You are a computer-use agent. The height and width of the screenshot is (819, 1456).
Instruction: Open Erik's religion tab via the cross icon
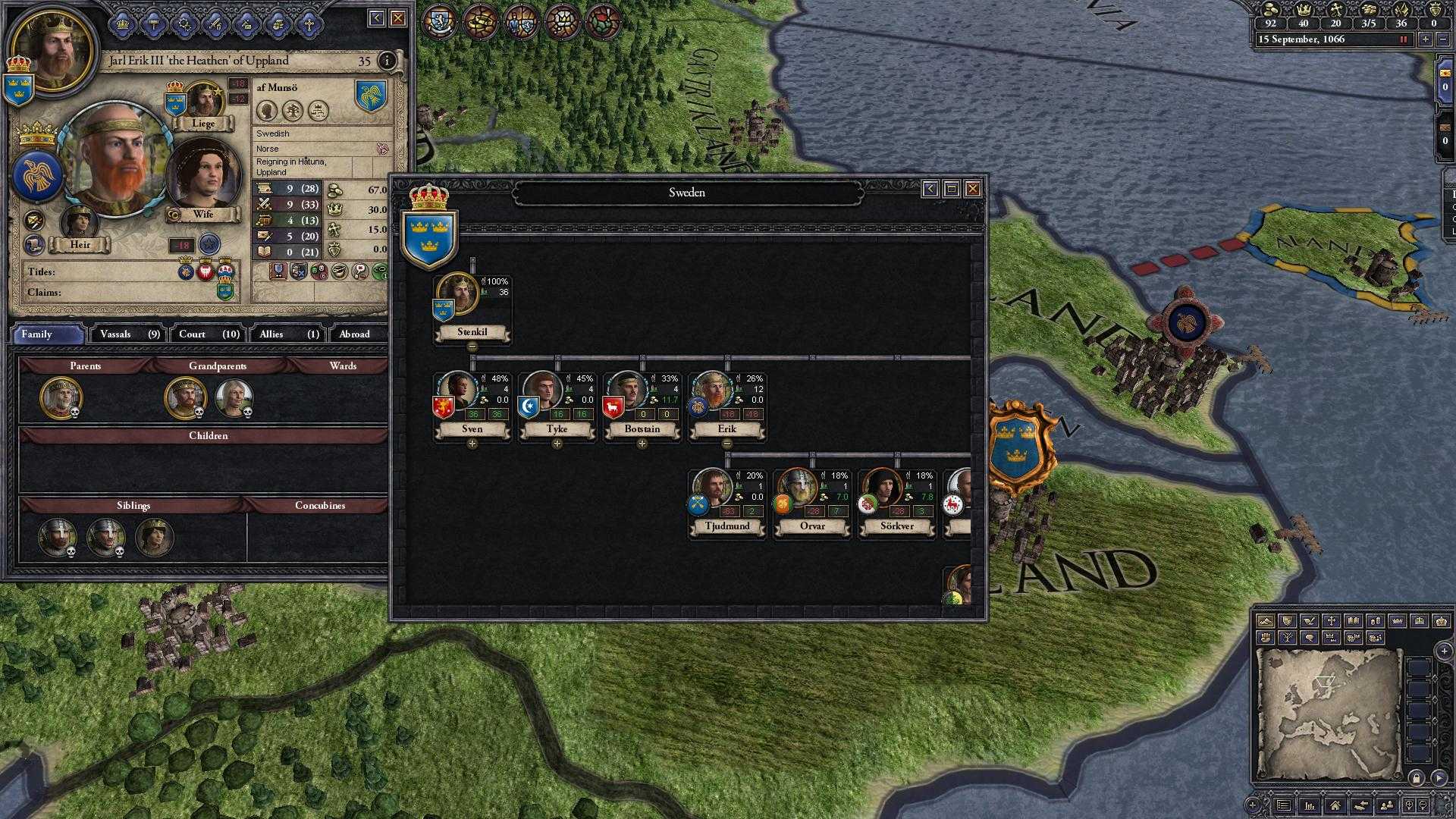point(309,23)
